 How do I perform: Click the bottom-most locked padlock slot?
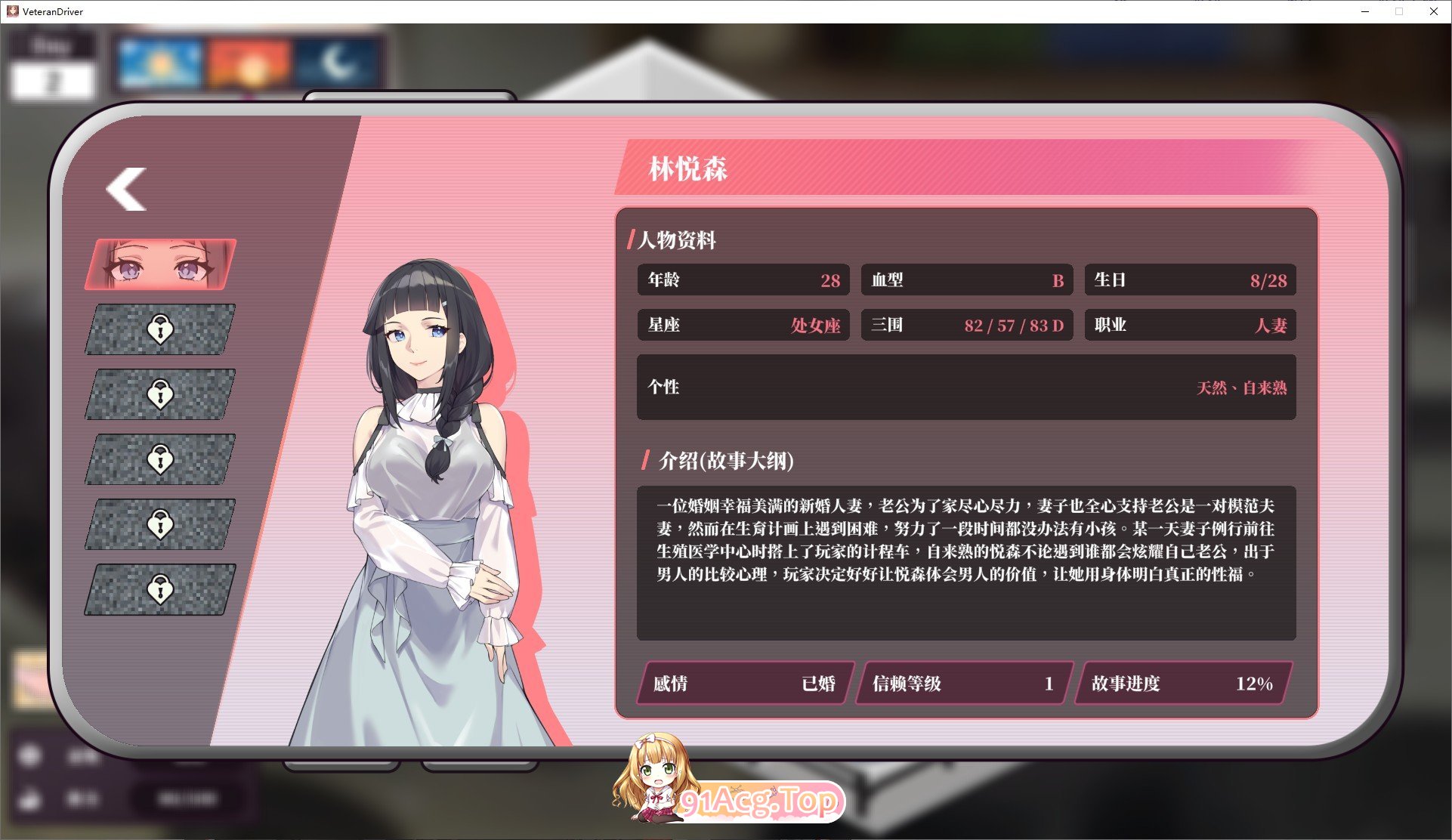(159, 588)
